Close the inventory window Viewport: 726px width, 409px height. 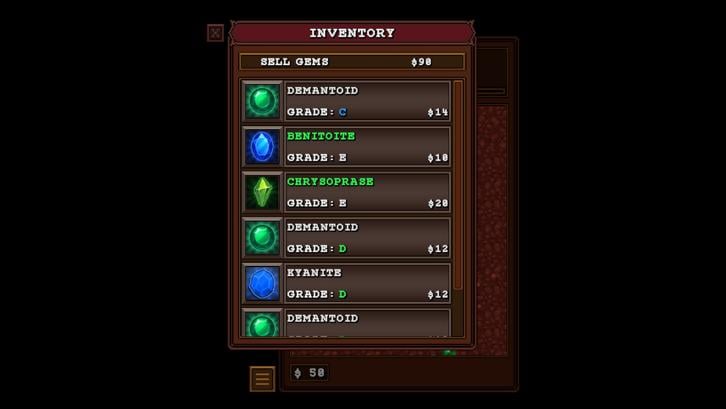coord(215,33)
